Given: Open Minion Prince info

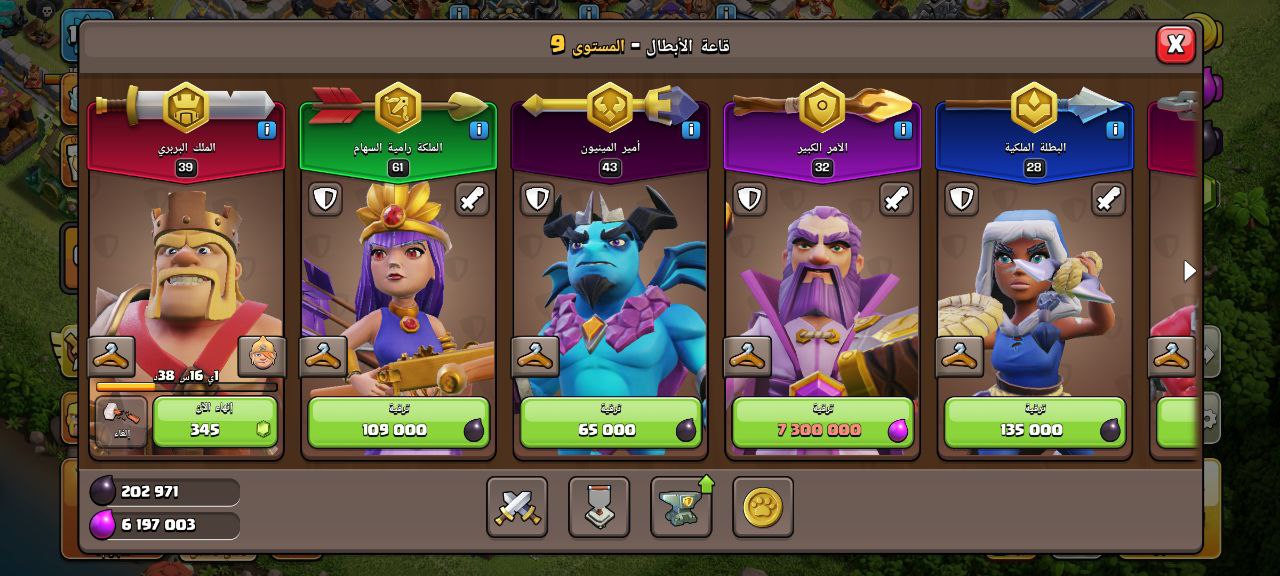Looking at the screenshot, I should [690, 130].
